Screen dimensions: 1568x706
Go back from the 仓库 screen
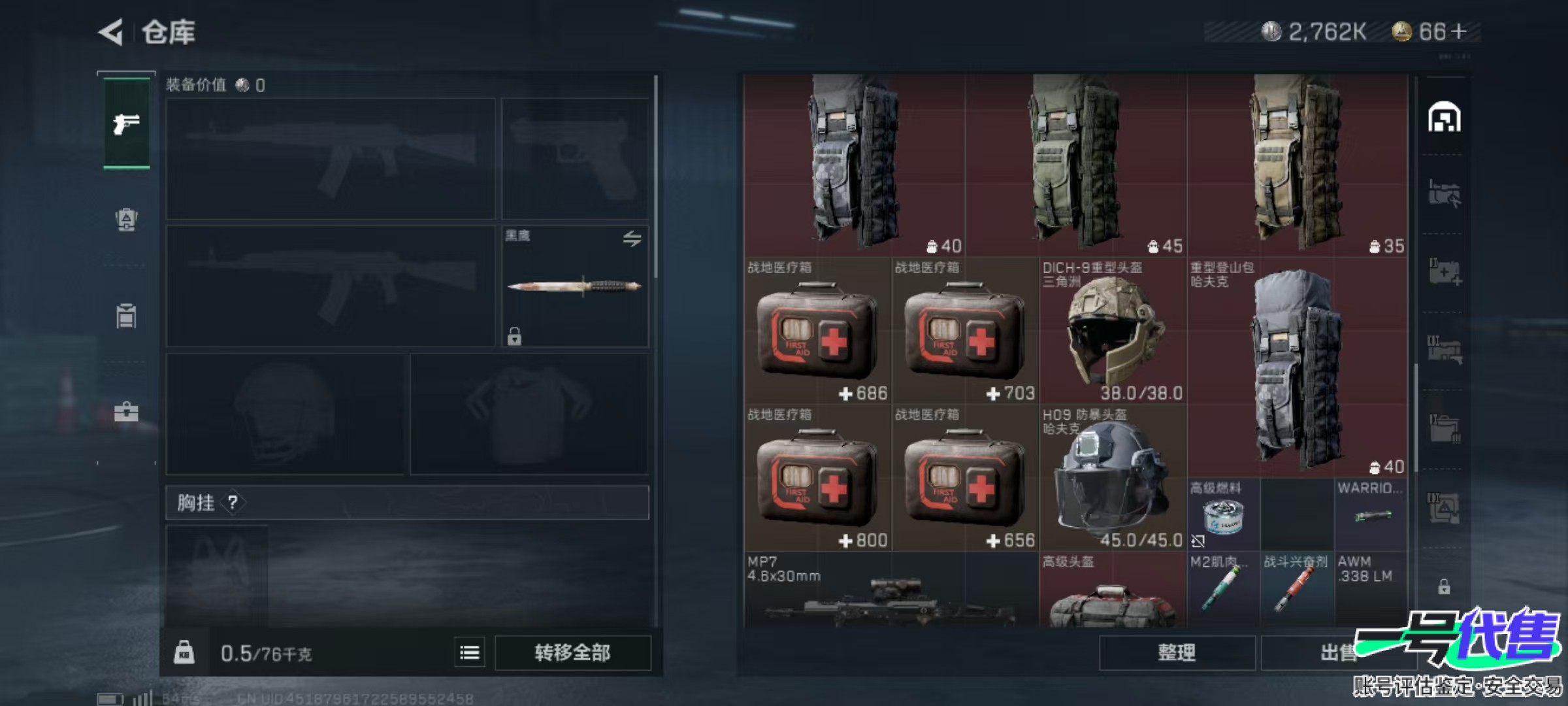(111, 32)
